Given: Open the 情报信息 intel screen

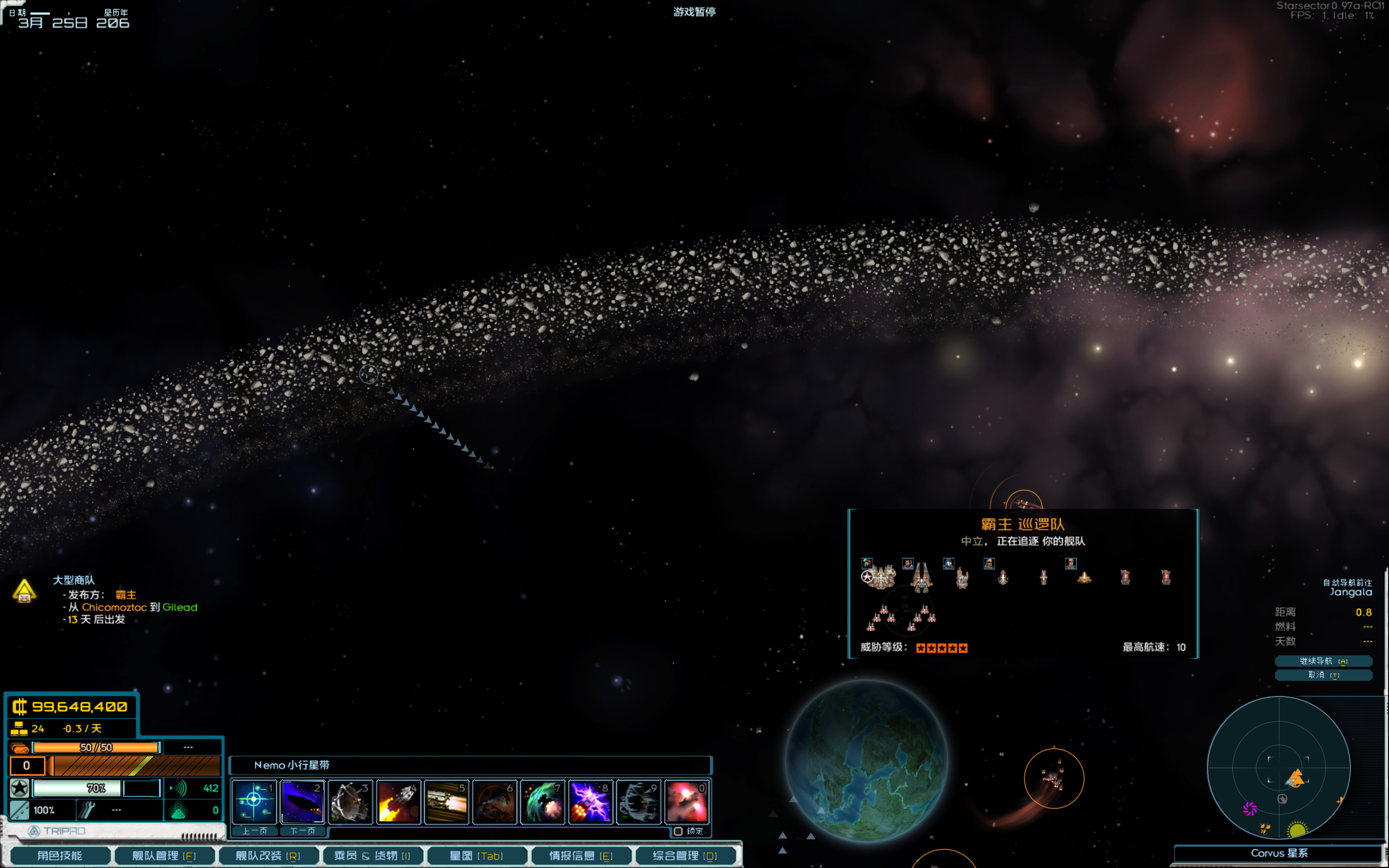Looking at the screenshot, I should (581, 856).
